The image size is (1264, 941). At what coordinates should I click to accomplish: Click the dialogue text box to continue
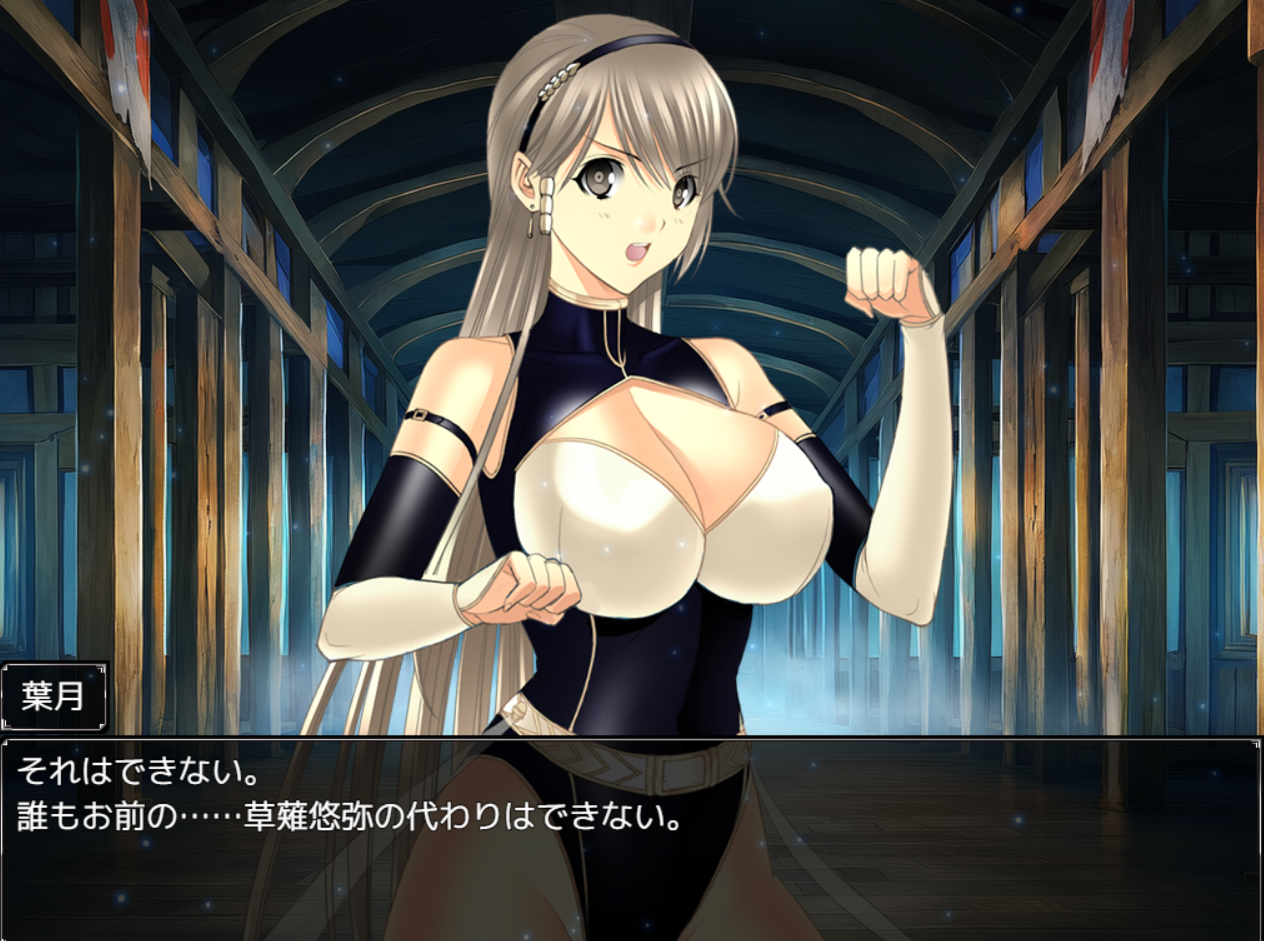click(632, 838)
